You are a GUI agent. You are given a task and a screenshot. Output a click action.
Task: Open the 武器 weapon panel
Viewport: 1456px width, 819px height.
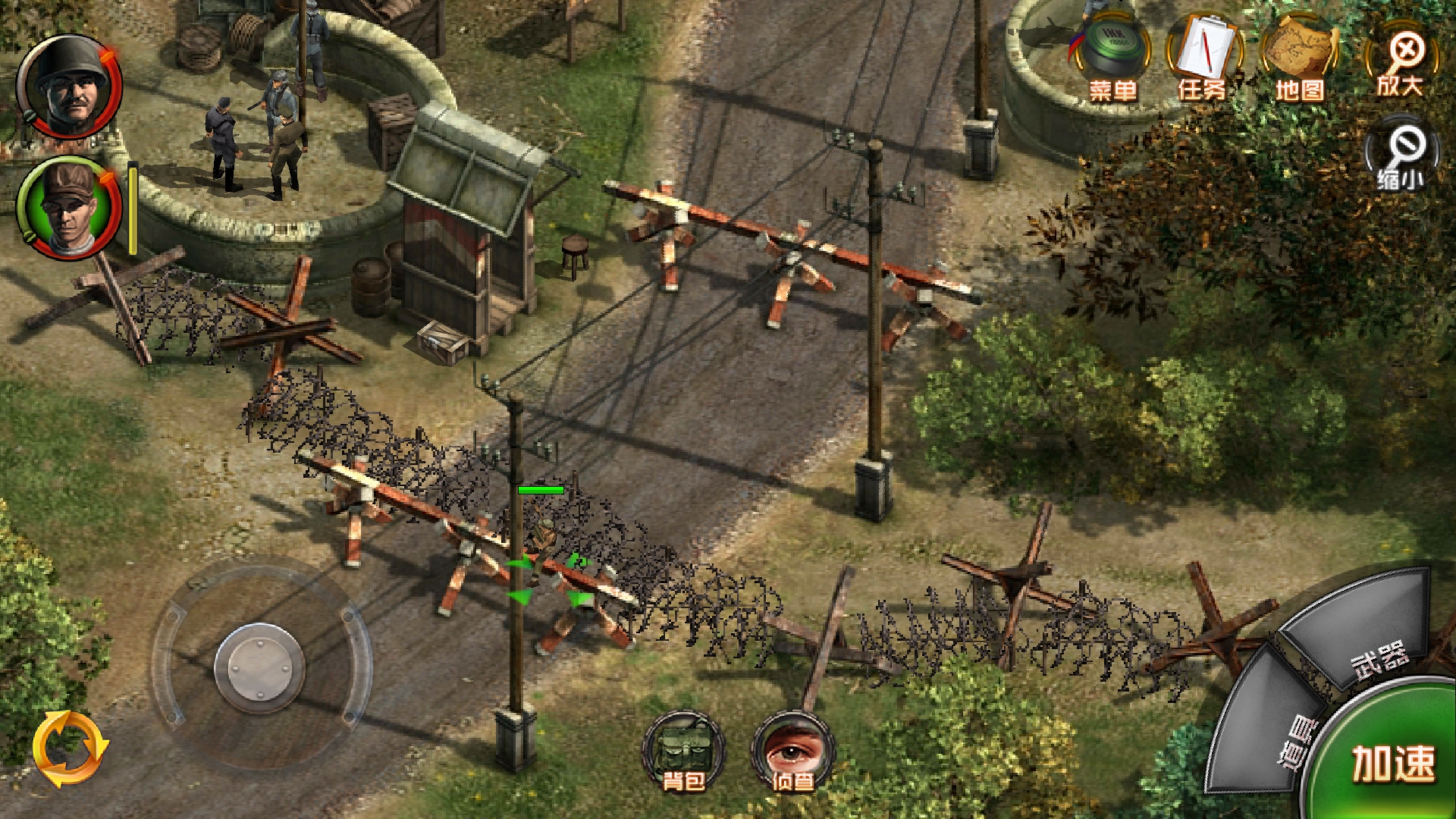click(x=1365, y=637)
